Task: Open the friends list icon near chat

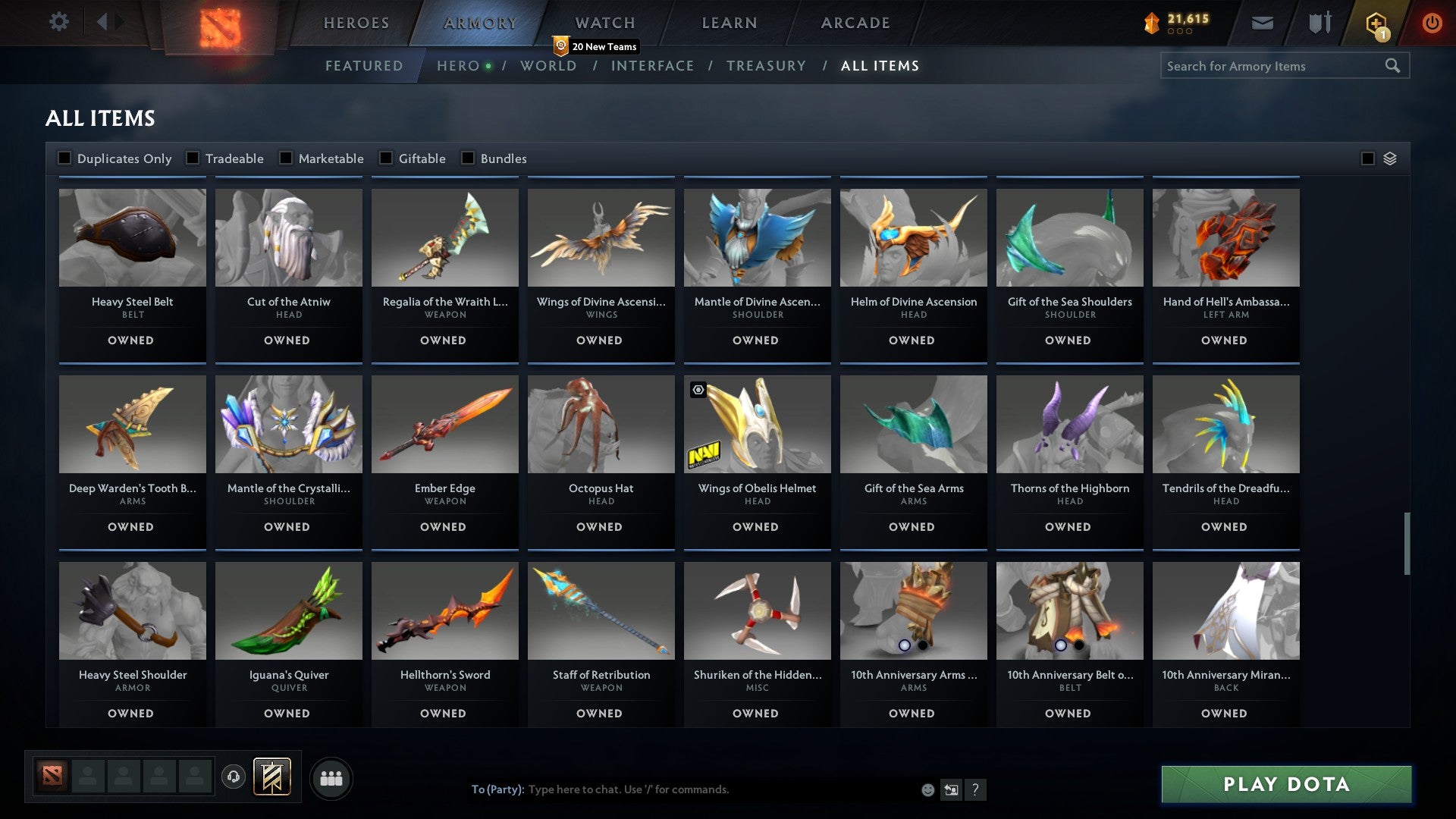Action: click(331, 777)
